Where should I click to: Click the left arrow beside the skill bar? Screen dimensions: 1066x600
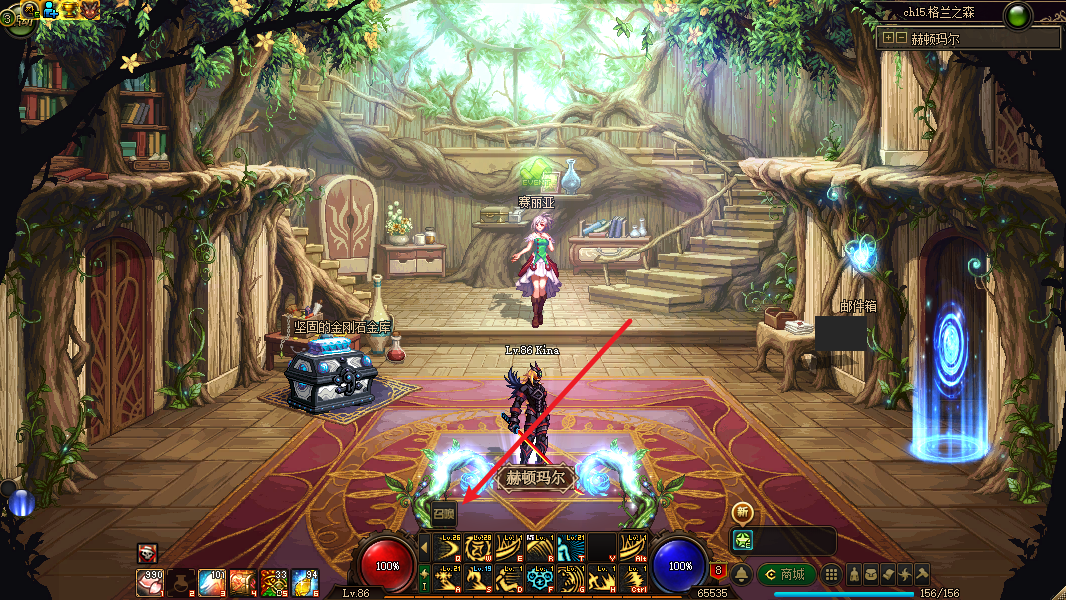[424, 547]
